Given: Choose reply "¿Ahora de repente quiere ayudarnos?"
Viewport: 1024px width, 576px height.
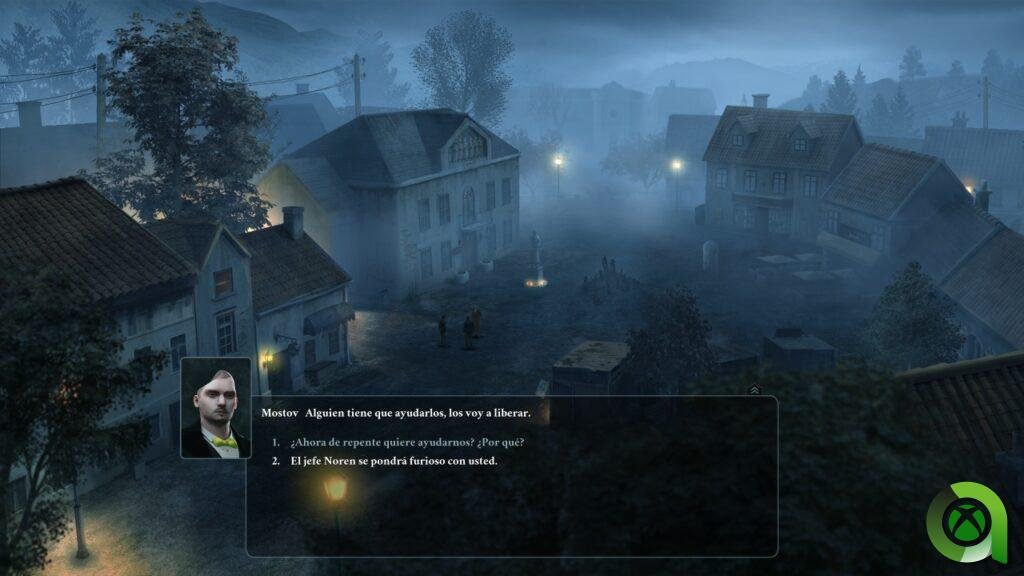Looking at the screenshot, I should coord(407,442).
